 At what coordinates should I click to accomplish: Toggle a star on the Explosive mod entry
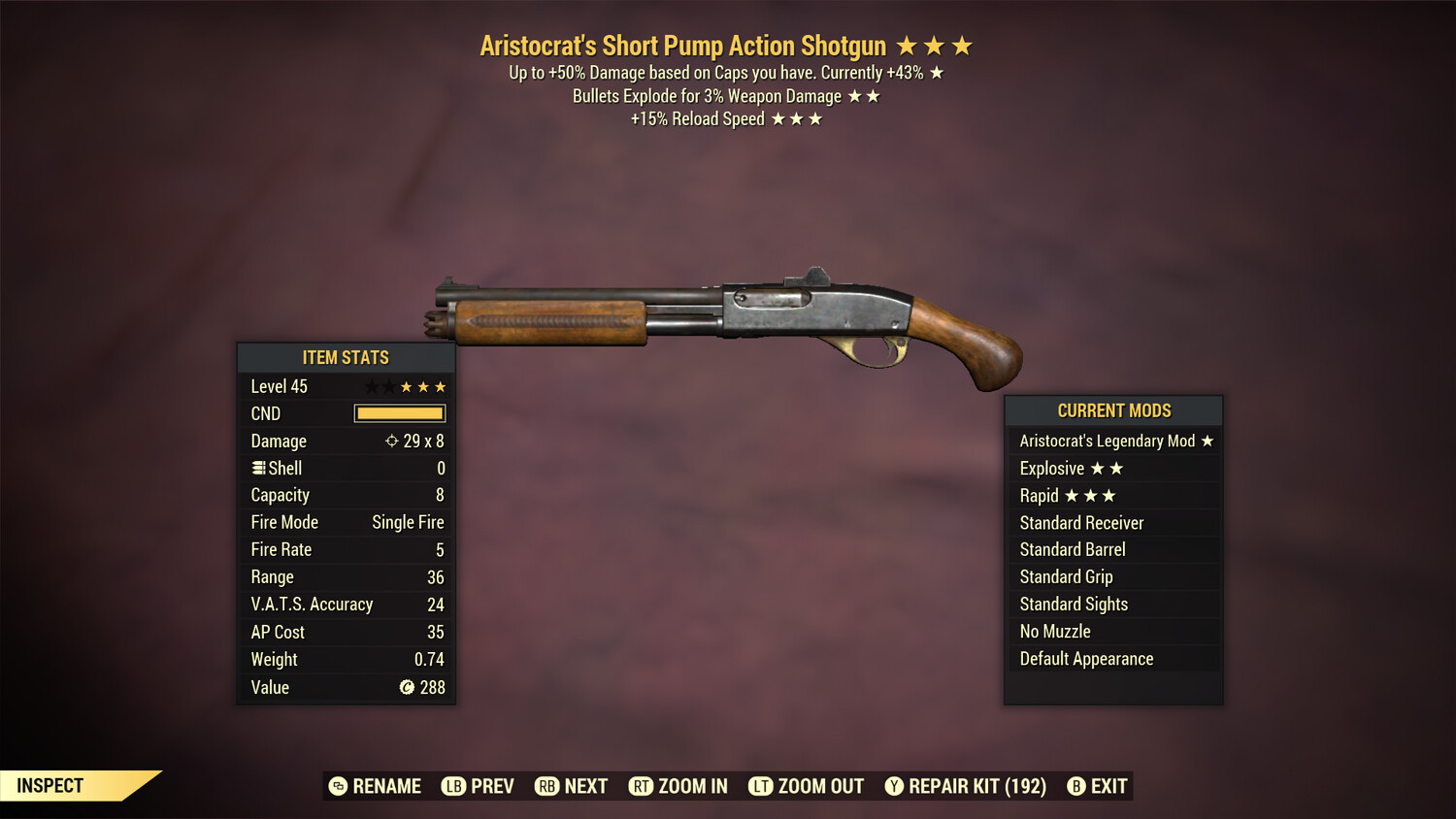[x=1099, y=468]
